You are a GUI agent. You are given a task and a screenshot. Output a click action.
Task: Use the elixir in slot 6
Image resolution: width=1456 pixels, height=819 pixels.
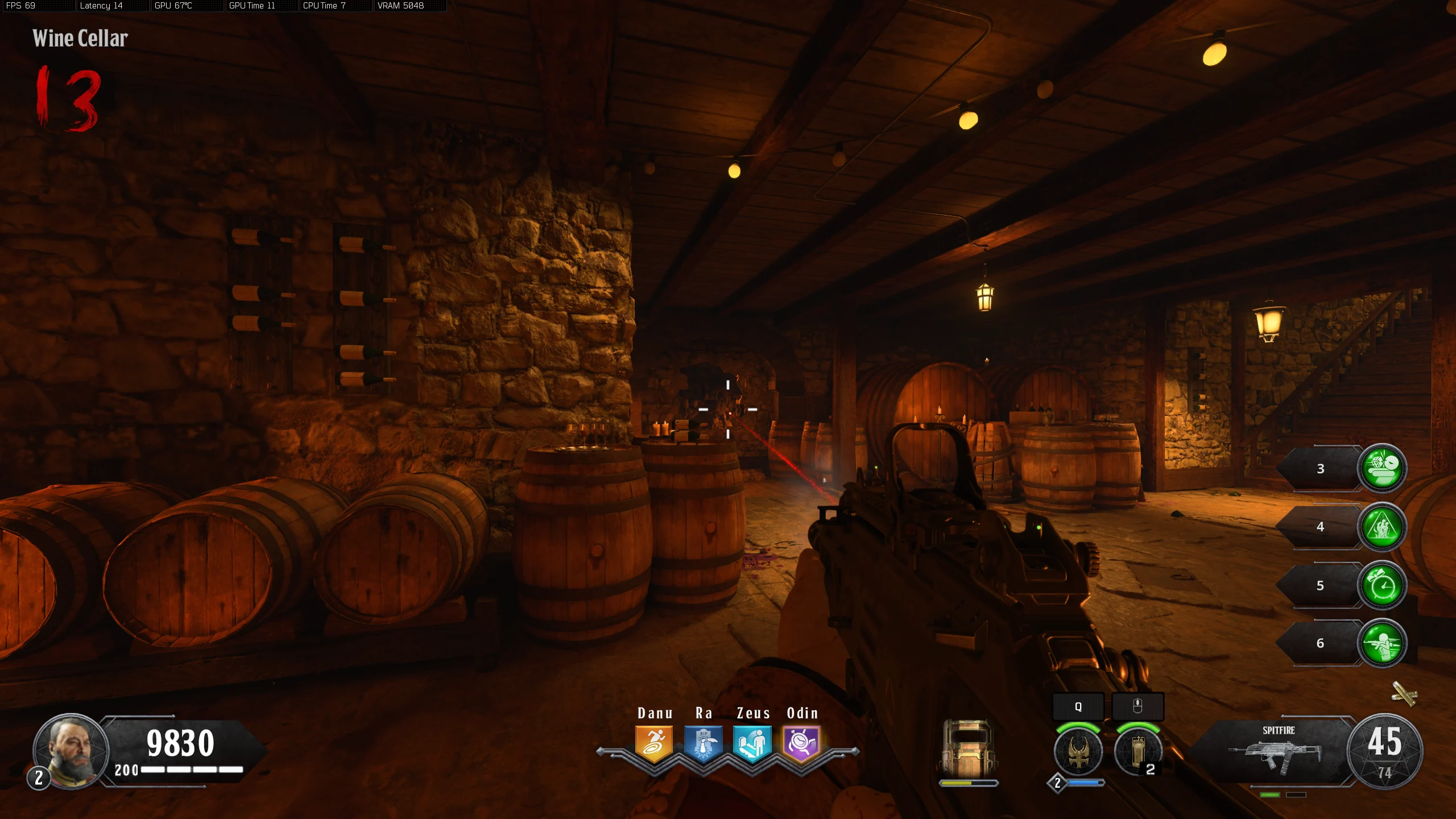[x=1382, y=643]
